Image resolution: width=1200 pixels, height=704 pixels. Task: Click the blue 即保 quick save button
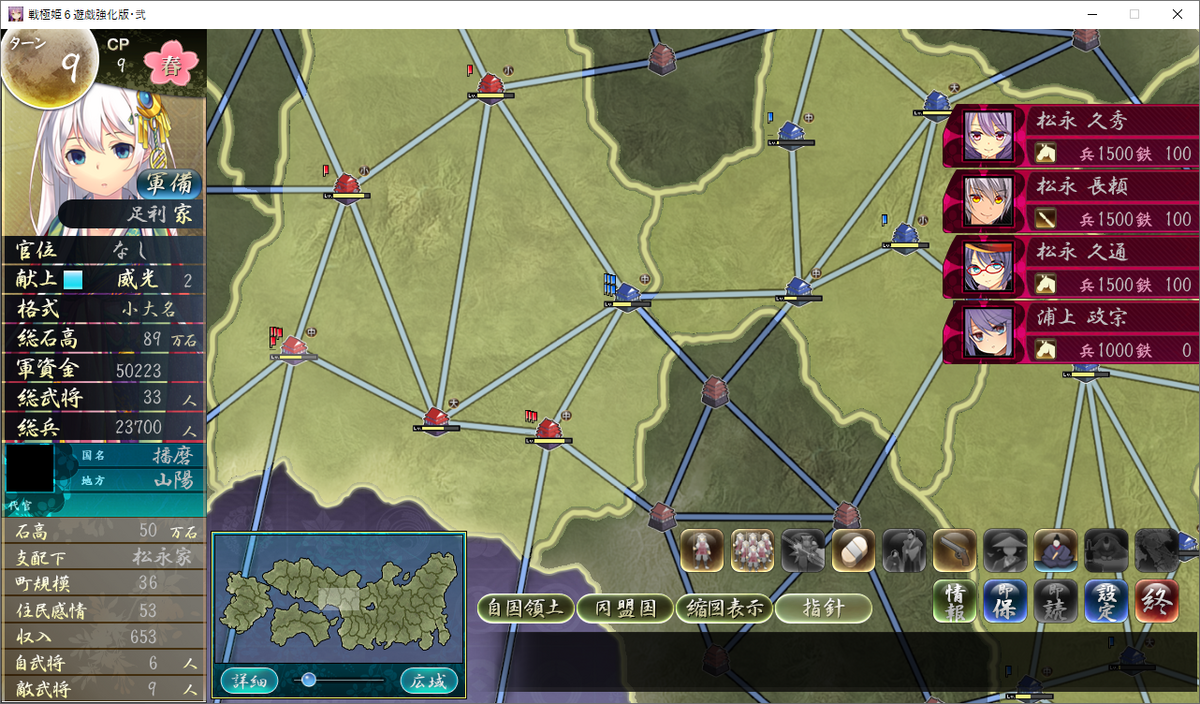1005,601
